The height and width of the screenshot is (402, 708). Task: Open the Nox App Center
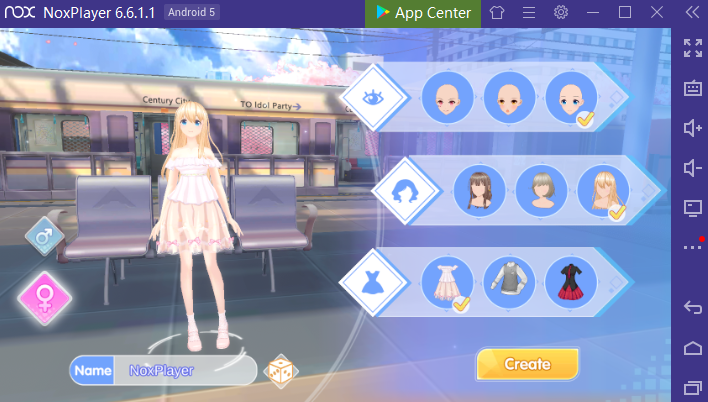point(423,13)
